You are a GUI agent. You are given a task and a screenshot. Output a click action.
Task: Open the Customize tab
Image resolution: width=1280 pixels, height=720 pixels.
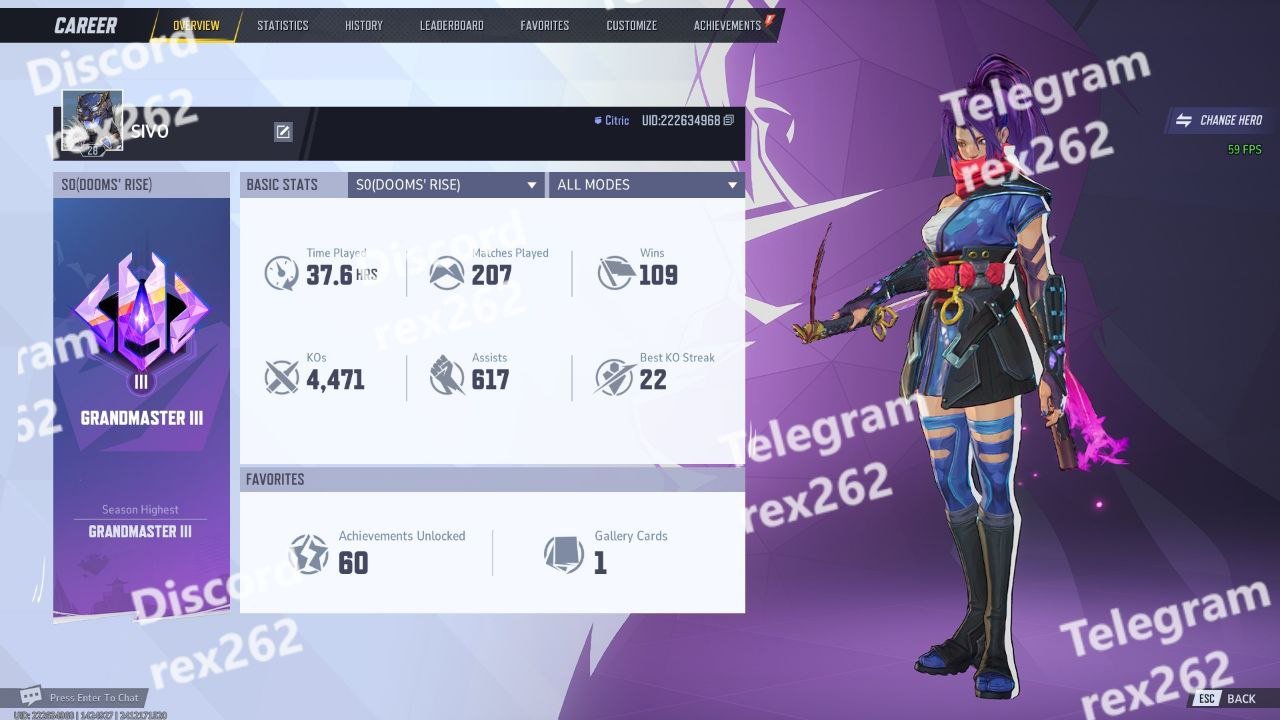click(x=631, y=25)
